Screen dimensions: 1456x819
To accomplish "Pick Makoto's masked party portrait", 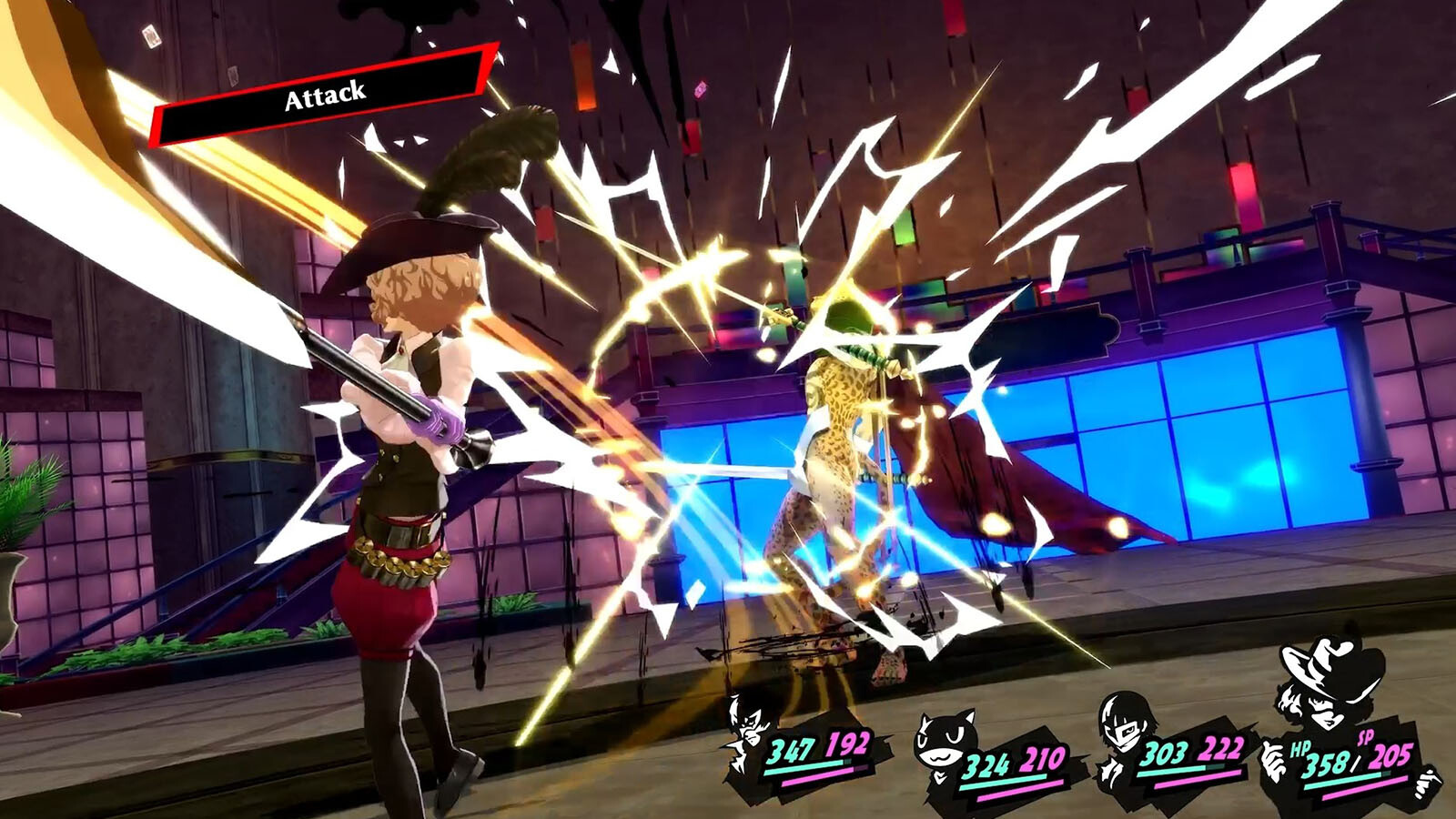I will [x=1125, y=728].
